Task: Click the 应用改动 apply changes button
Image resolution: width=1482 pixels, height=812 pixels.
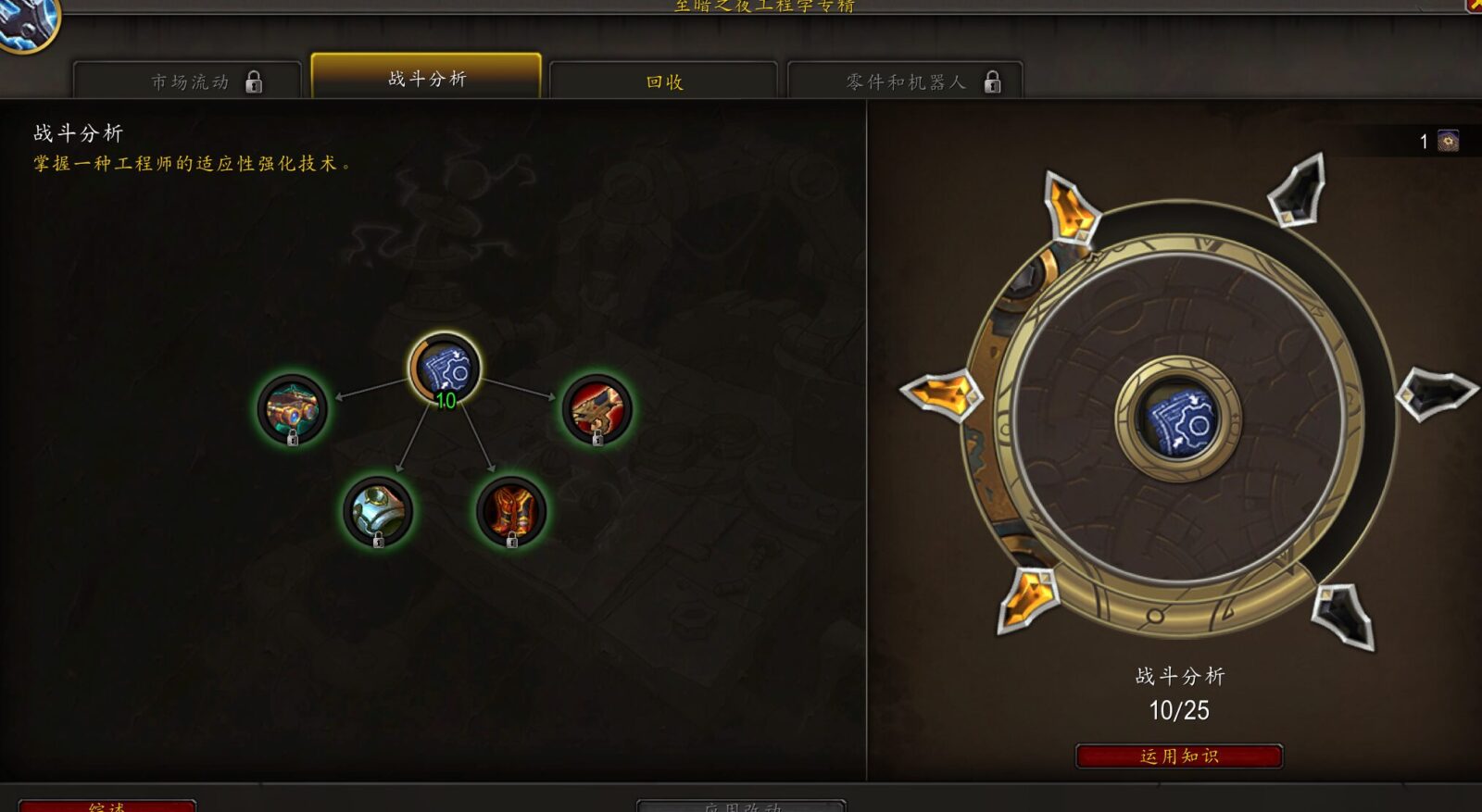Action: point(741,806)
